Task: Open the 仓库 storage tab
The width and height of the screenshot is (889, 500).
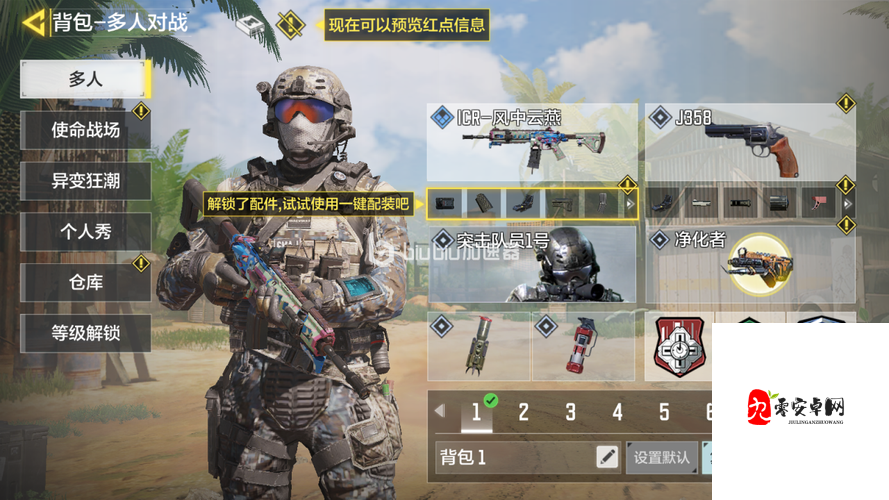Action: point(85,283)
